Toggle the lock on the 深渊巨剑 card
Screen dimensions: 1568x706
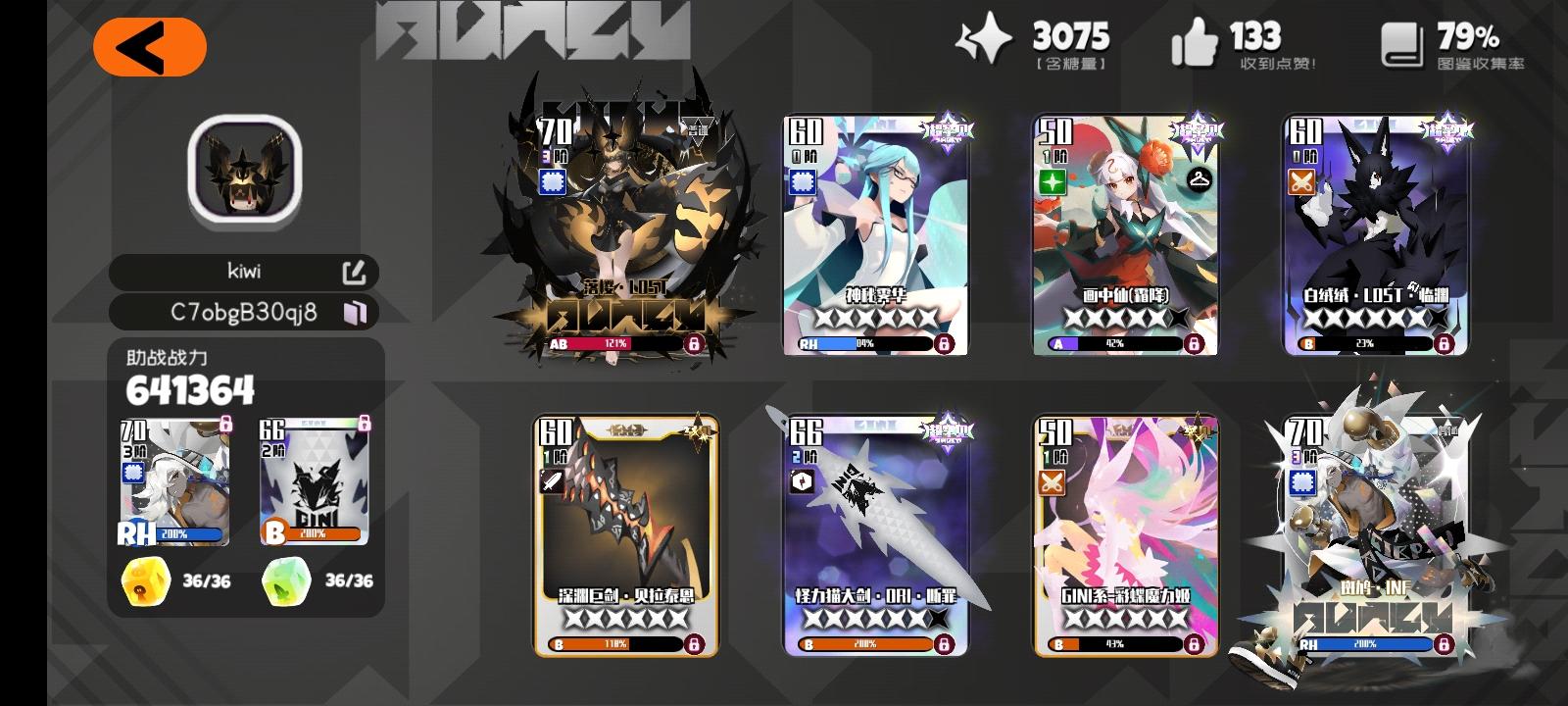[693, 646]
